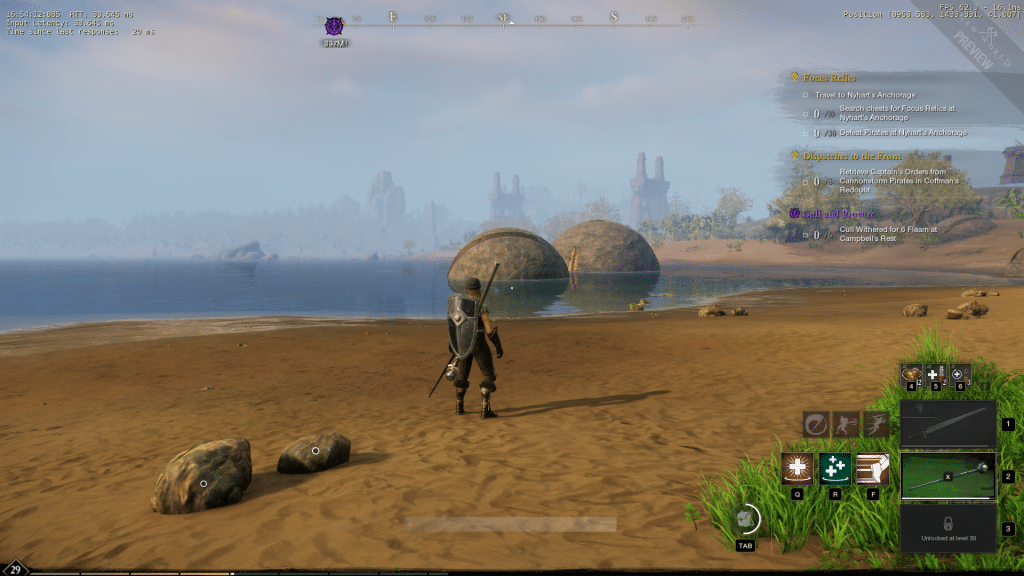The image size is (1024, 576).
Task: Select the Focus Relics quest title
Action: 830,77
